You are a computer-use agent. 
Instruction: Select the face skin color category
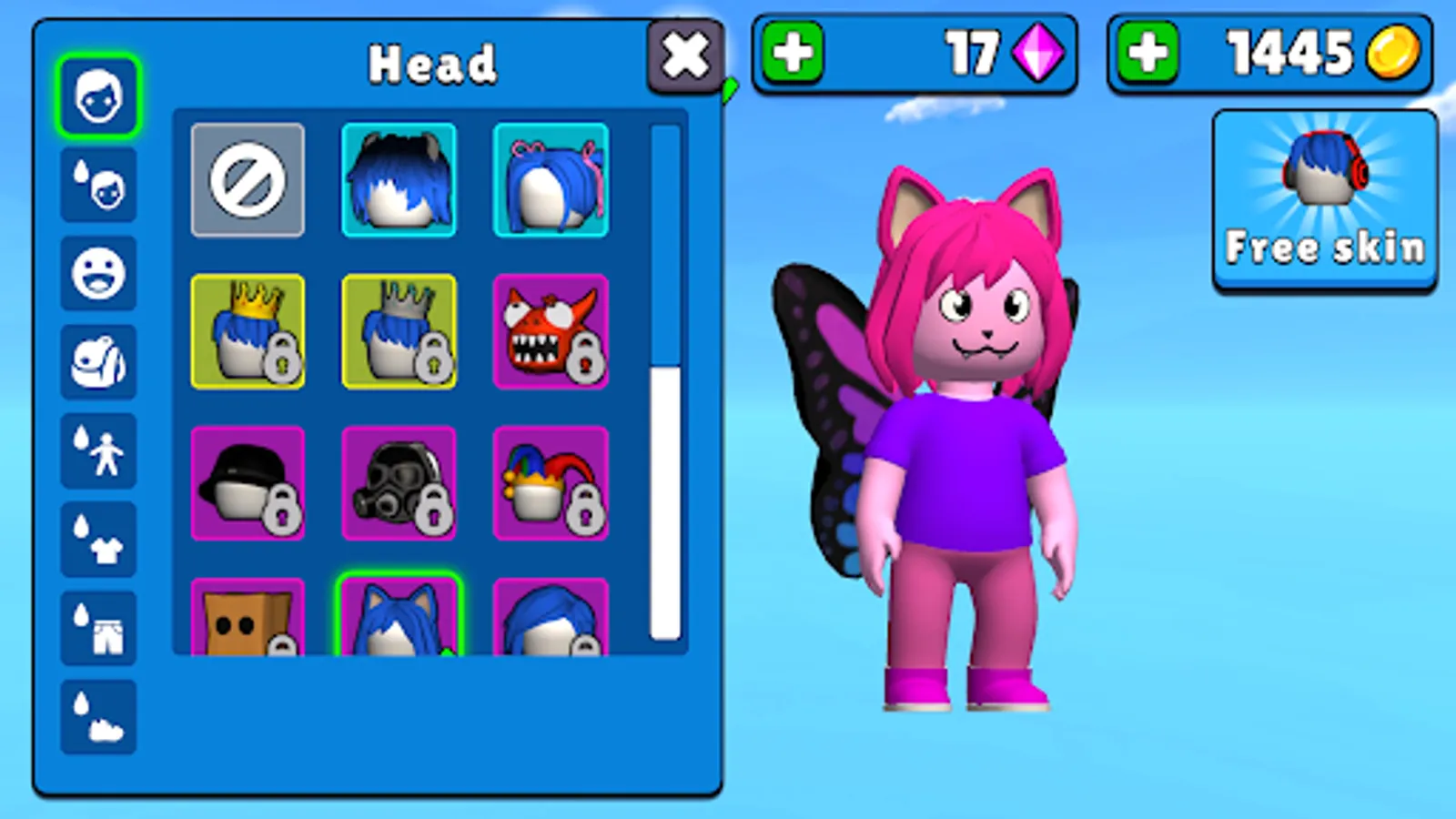pos(97,183)
